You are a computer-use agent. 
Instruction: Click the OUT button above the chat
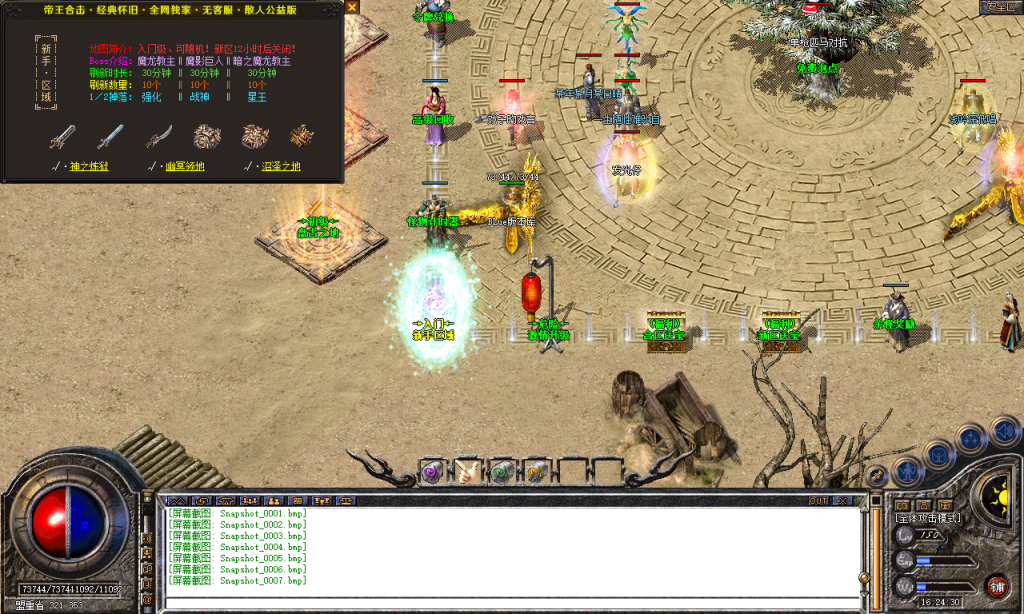pyautogui.click(x=819, y=500)
